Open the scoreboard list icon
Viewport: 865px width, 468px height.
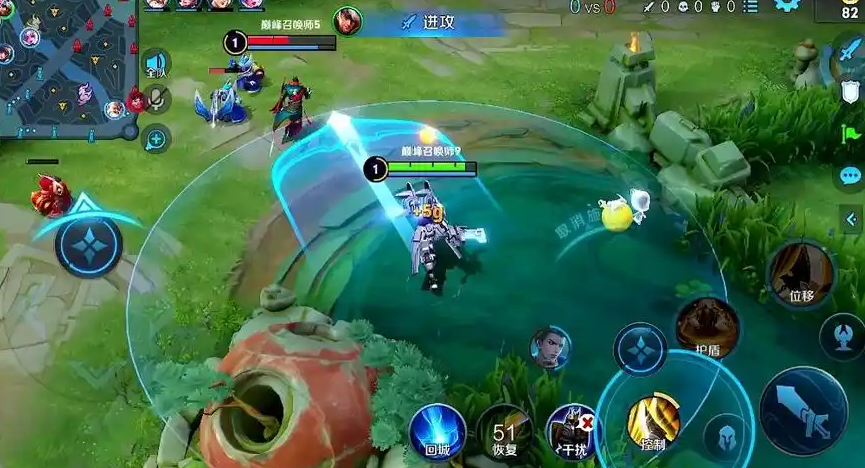click(751, 7)
